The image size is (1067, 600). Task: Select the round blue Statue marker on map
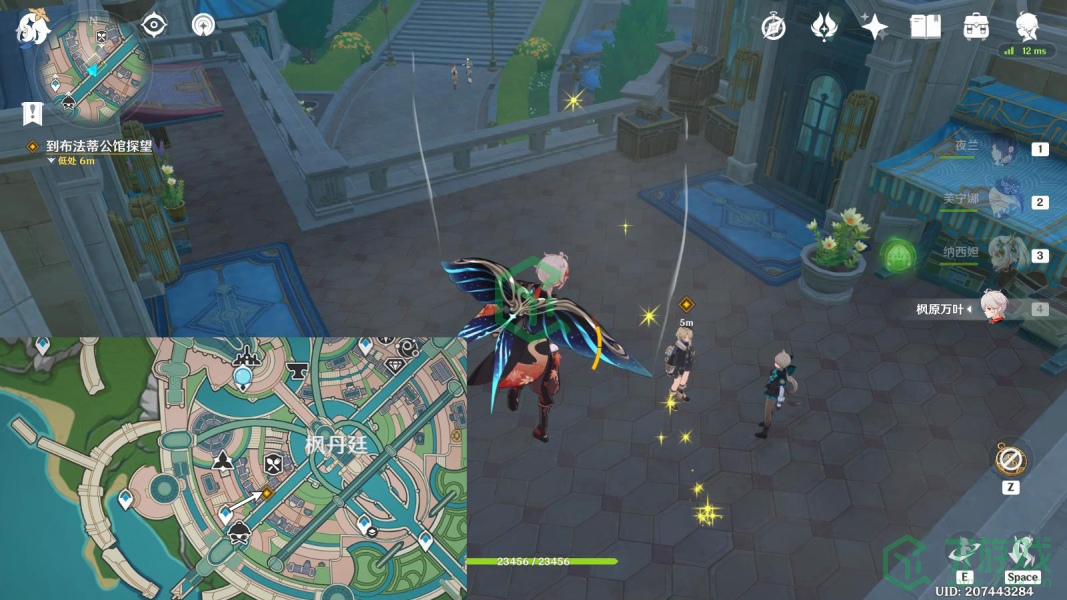coord(243,376)
